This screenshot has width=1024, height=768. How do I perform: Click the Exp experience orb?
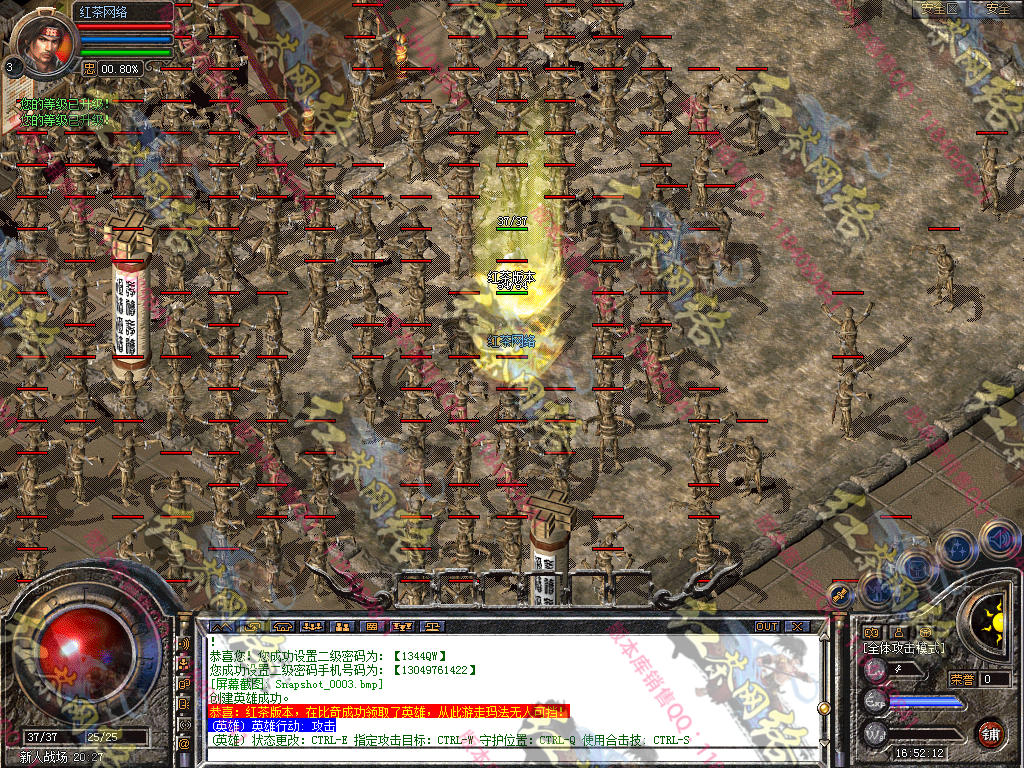(x=876, y=701)
